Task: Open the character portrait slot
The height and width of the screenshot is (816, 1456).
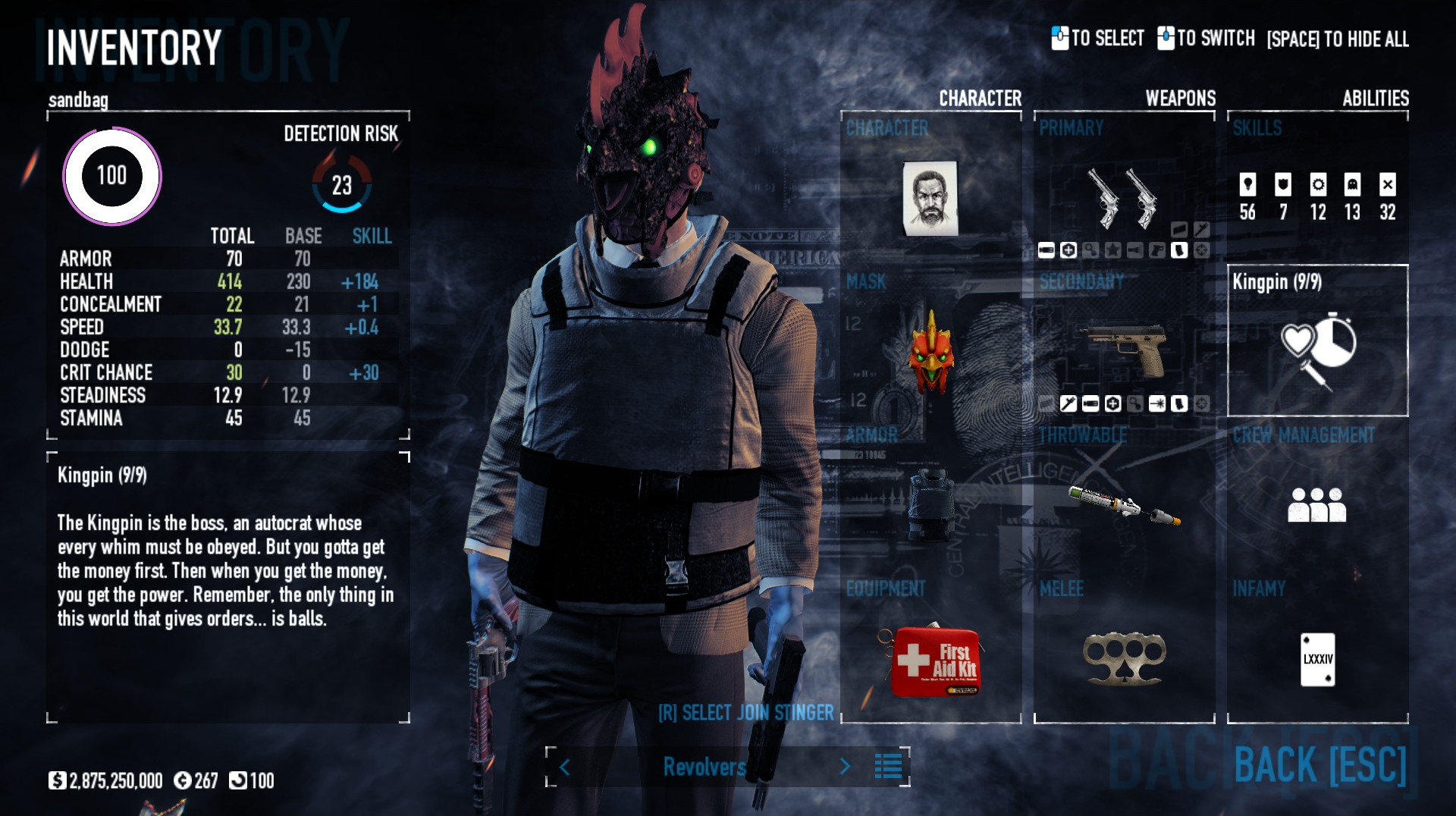Action: point(930,198)
